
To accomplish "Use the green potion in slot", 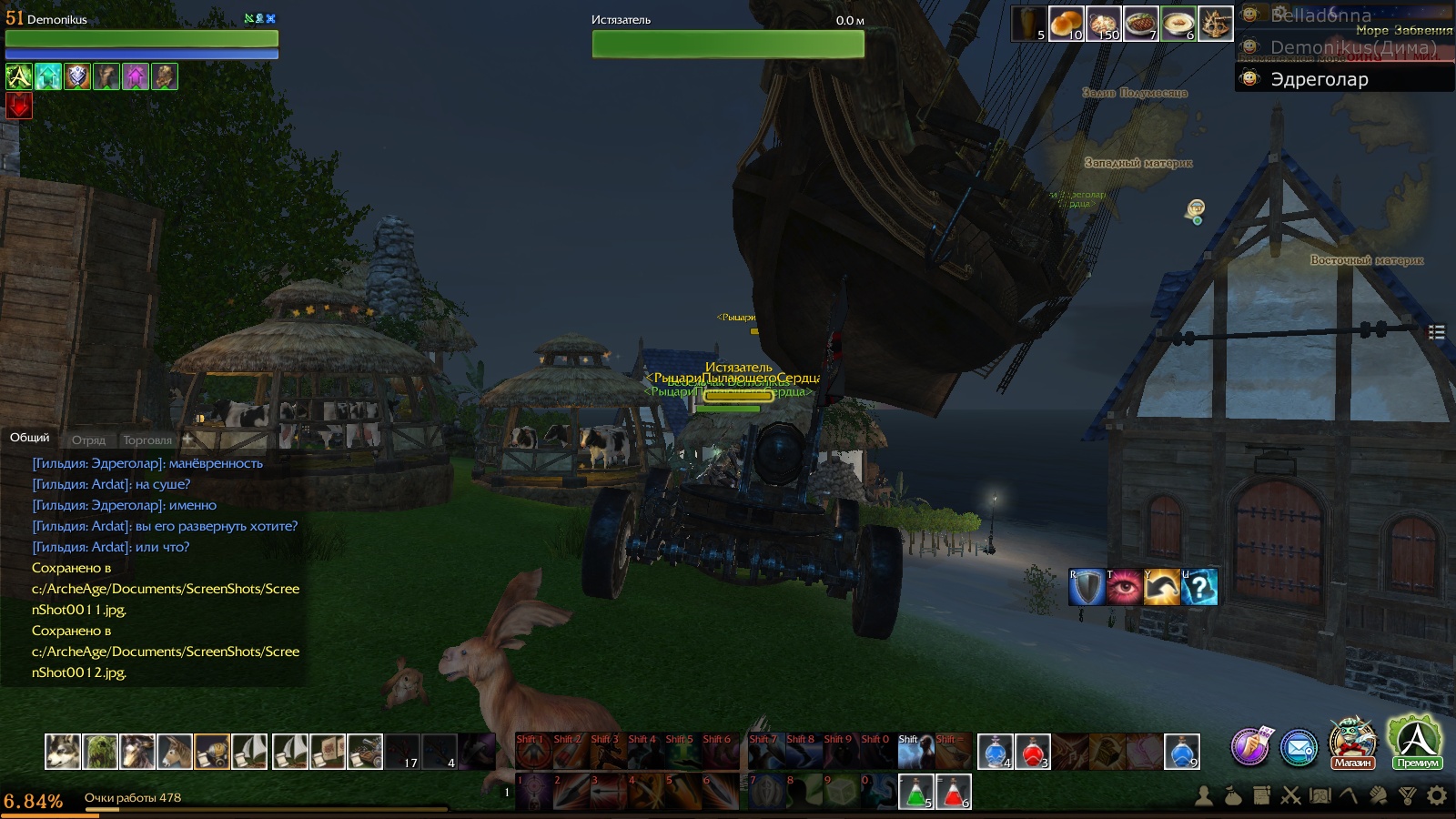I will click(x=915, y=792).
